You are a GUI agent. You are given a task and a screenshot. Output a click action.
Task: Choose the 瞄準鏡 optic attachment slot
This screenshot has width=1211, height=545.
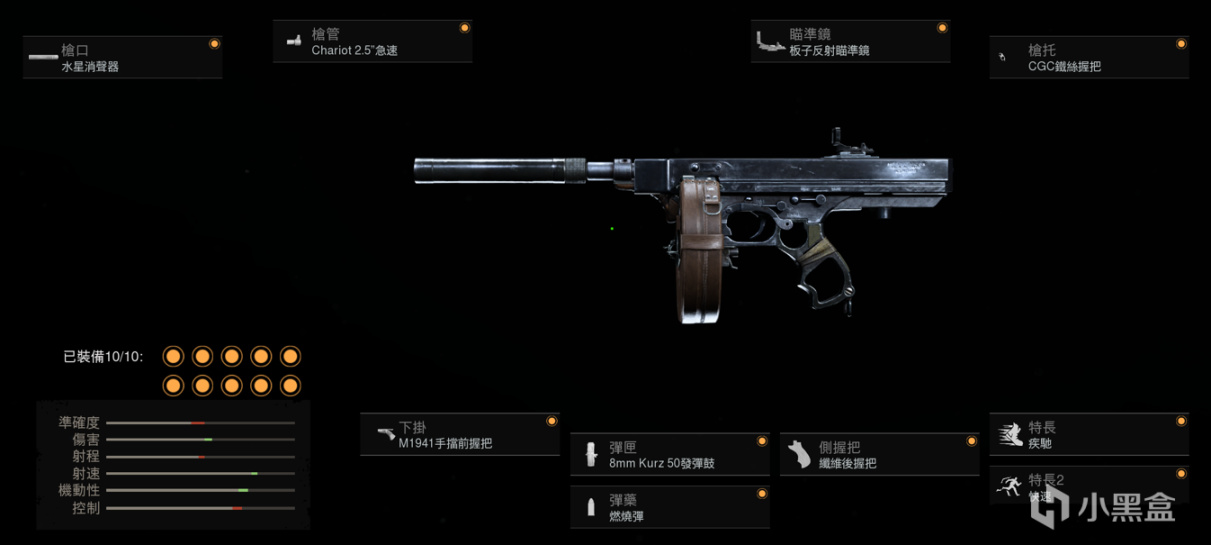(x=850, y=42)
